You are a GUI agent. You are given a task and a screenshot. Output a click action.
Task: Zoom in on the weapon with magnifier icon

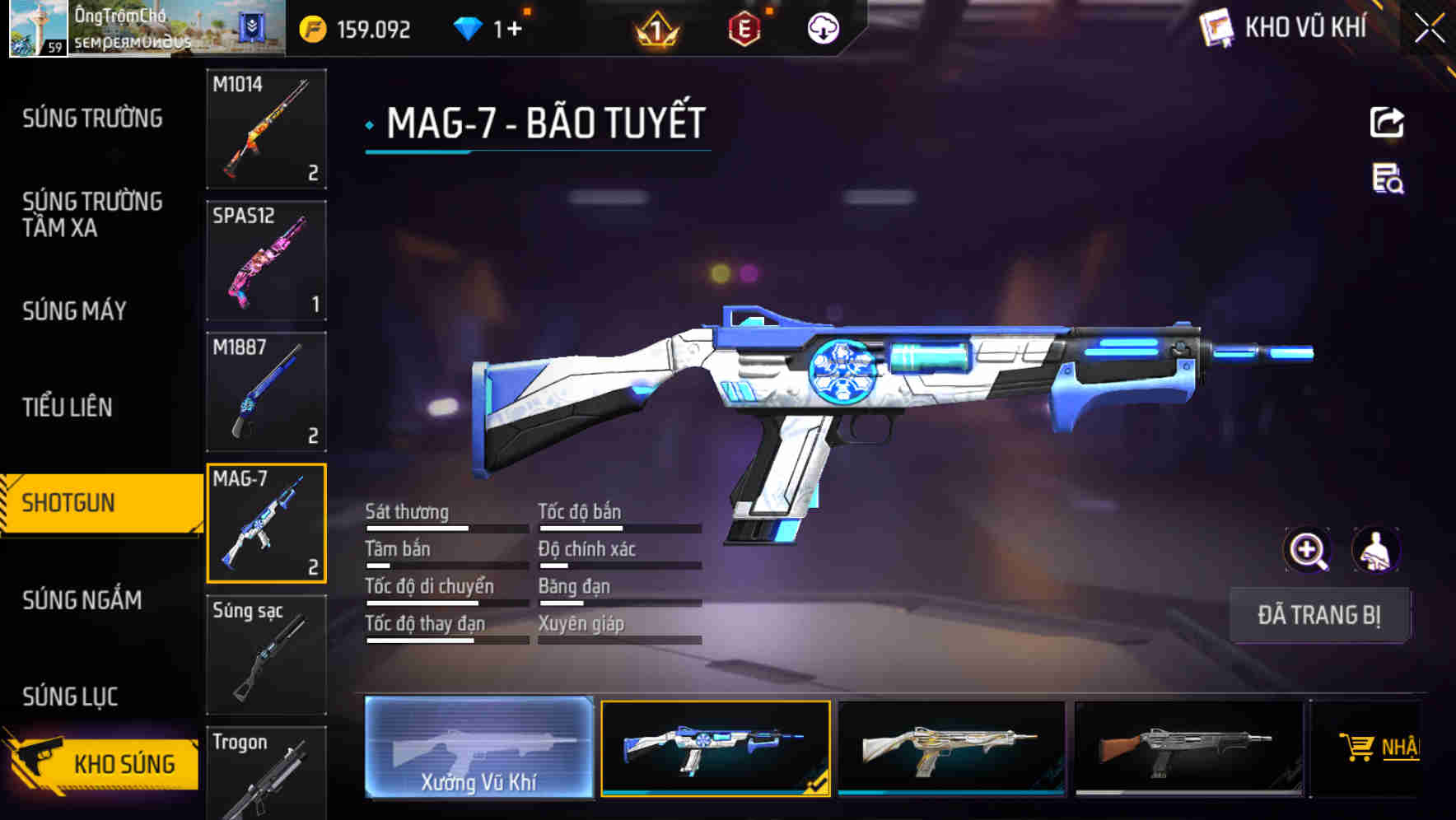point(1308,550)
